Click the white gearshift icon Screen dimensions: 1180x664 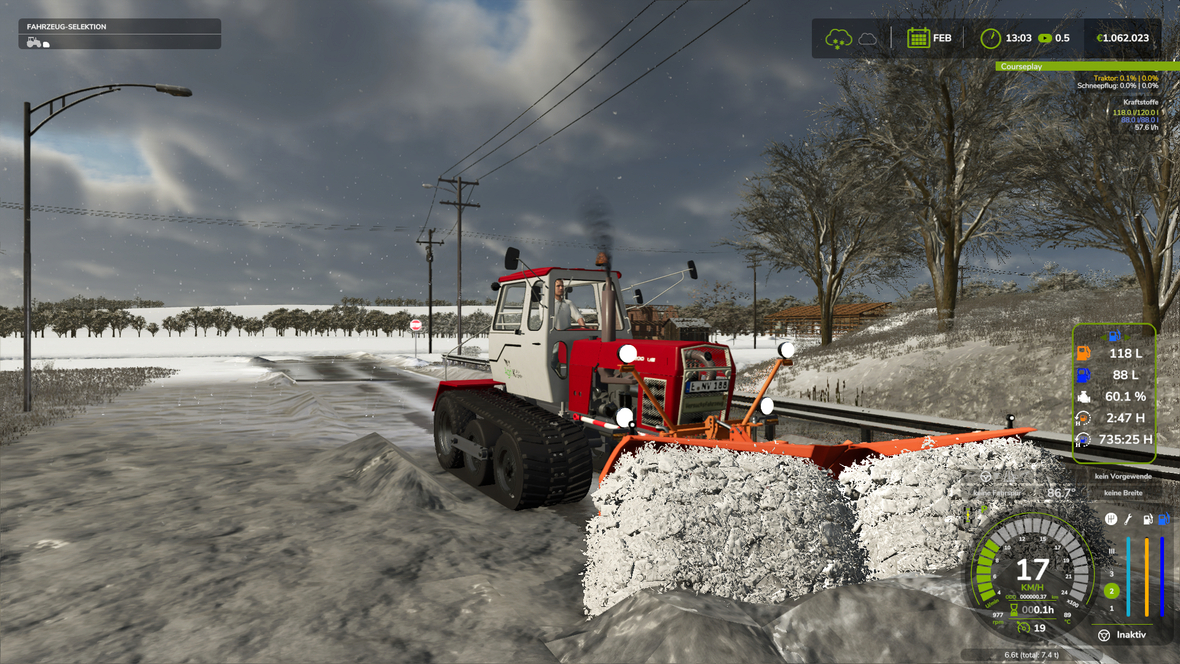[x=1111, y=519]
